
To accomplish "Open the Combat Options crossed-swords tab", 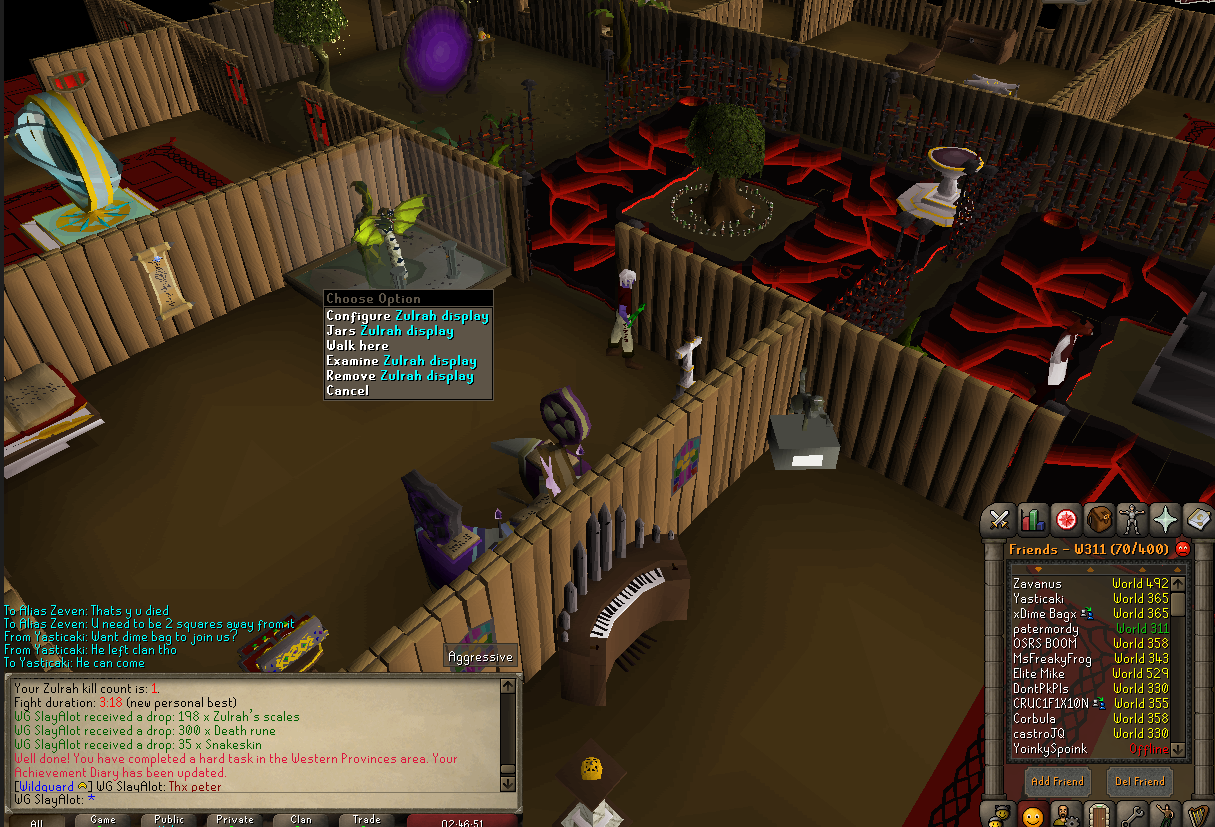I will pyautogui.click(x=999, y=519).
